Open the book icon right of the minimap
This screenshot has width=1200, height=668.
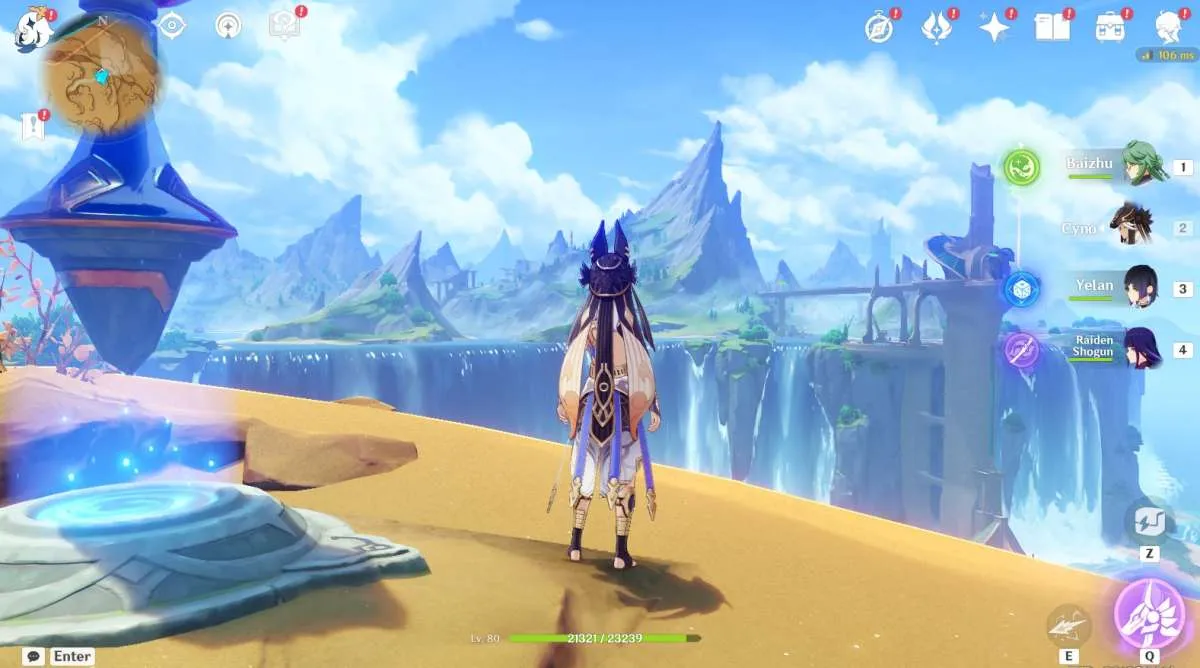click(x=285, y=26)
